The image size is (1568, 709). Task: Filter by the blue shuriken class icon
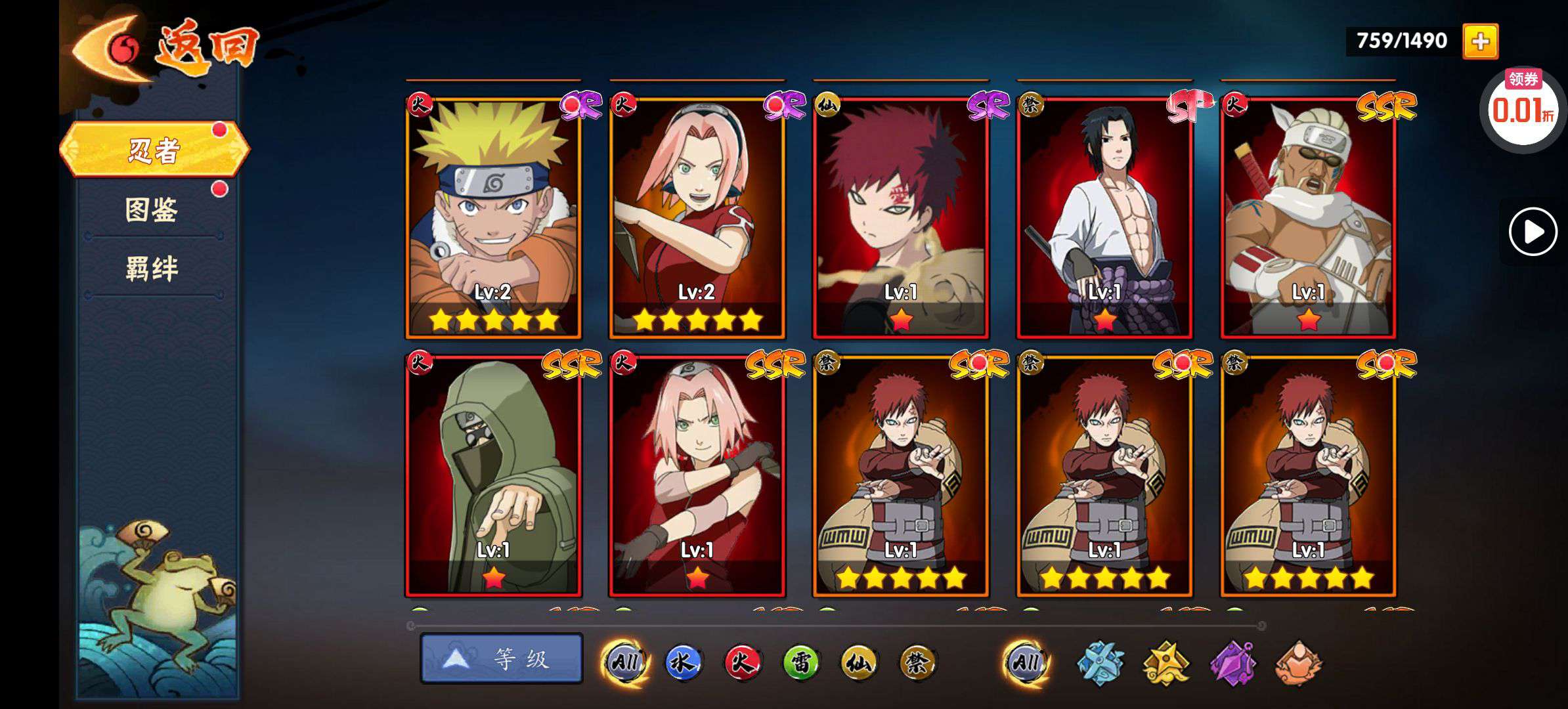pyautogui.click(x=1100, y=663)
